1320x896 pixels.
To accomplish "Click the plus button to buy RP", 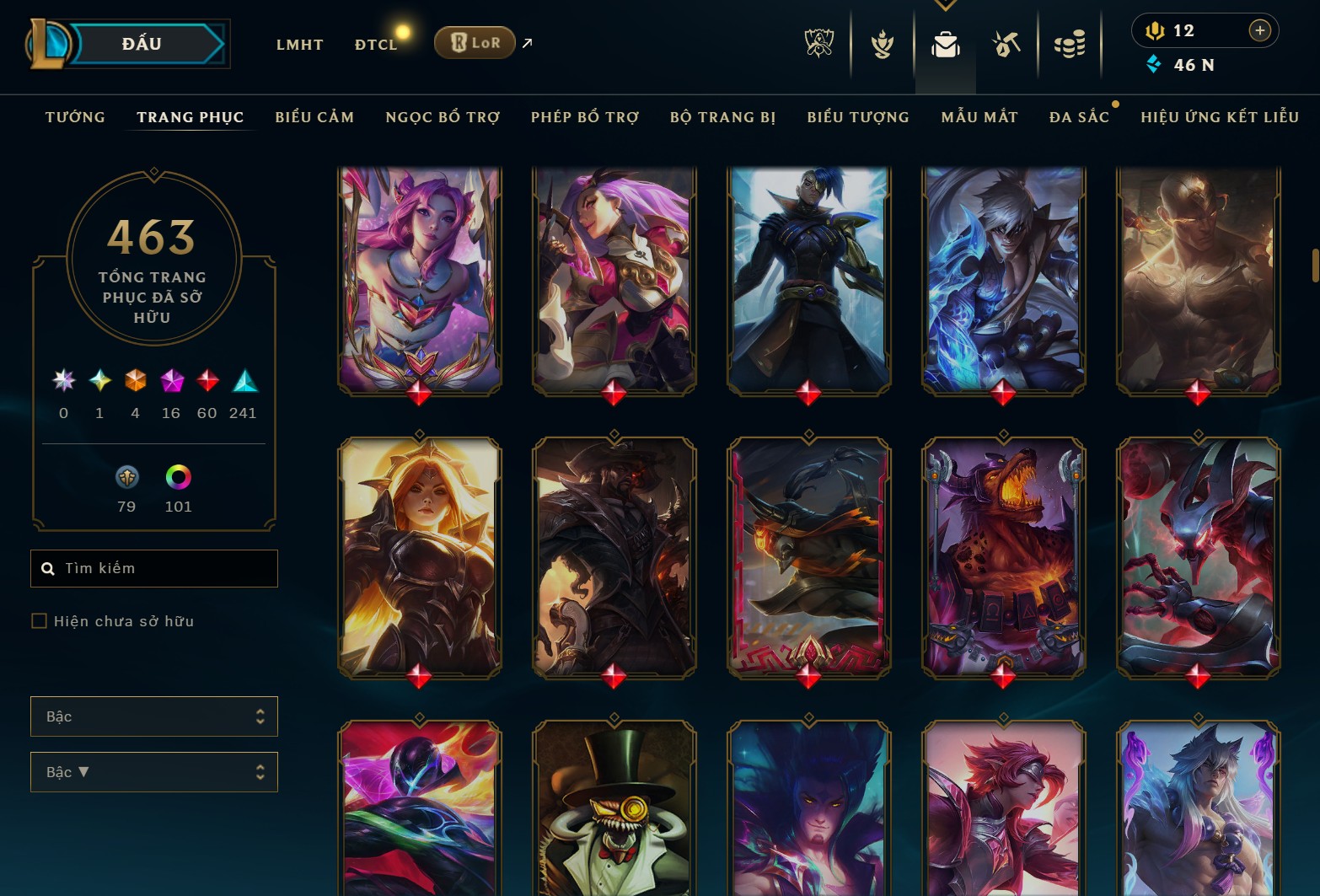I will (1261, 30).
